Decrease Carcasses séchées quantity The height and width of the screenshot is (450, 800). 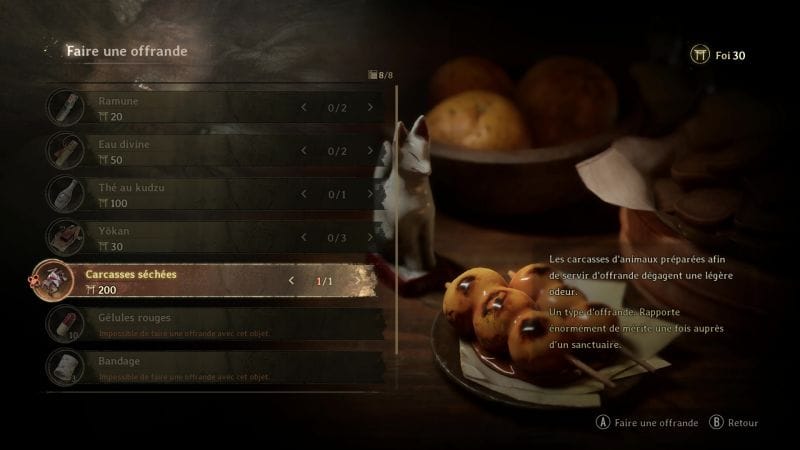click(292, 281)
